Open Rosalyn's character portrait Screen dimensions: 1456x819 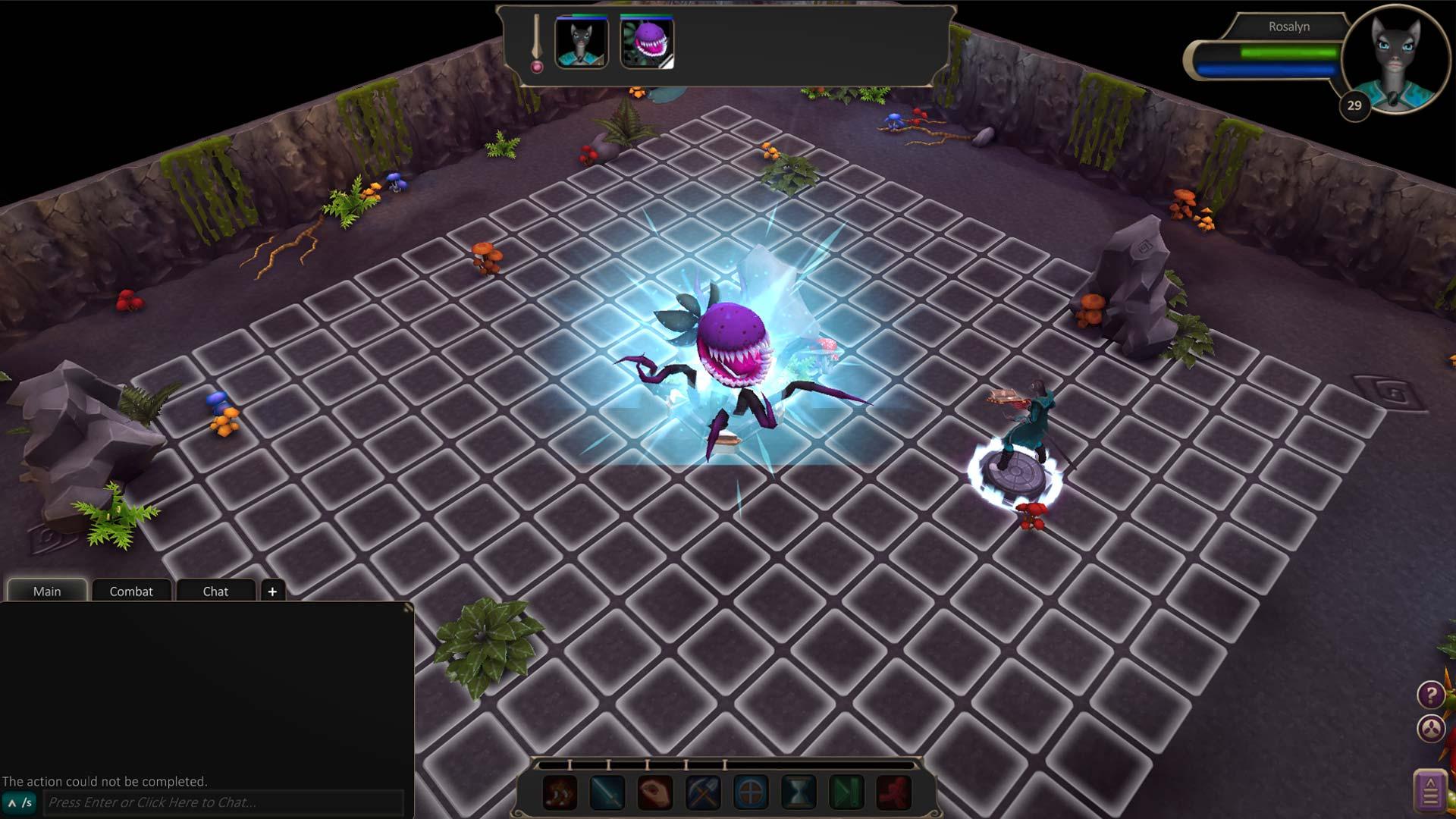pyautogui.click(x=1394, y=57)
